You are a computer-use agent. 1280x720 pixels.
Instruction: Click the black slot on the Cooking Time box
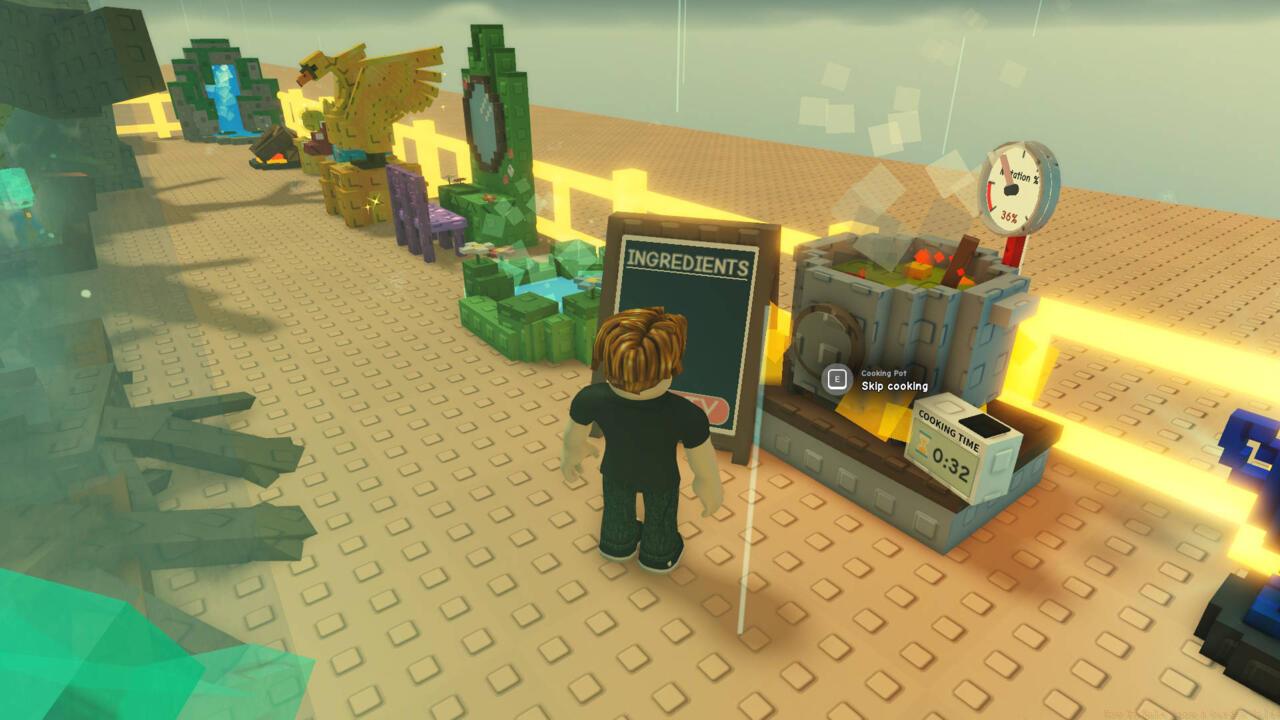pos(983,425)
